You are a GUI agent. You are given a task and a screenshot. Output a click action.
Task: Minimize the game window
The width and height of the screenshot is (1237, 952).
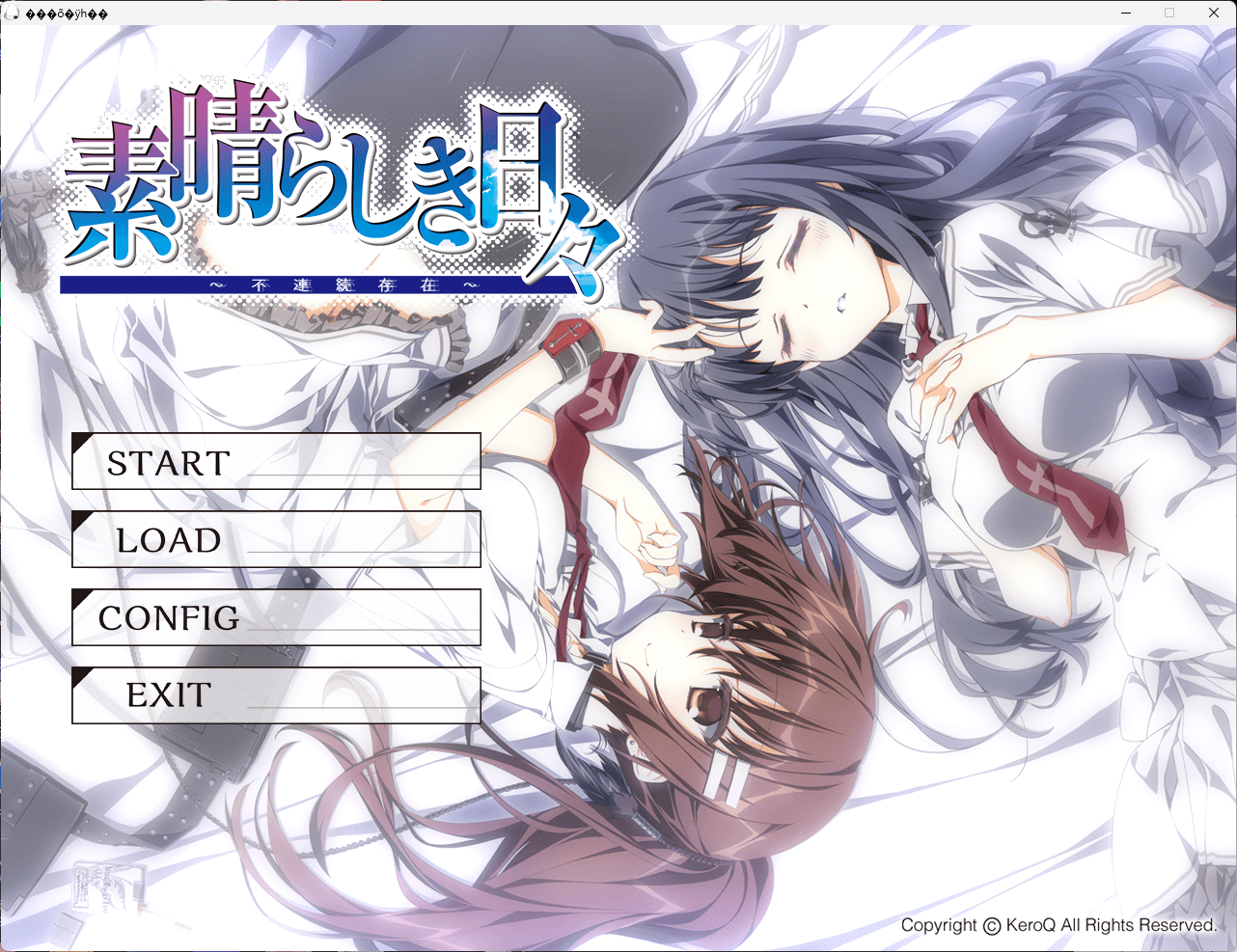pyautogui.click(x=1125, y=13)
